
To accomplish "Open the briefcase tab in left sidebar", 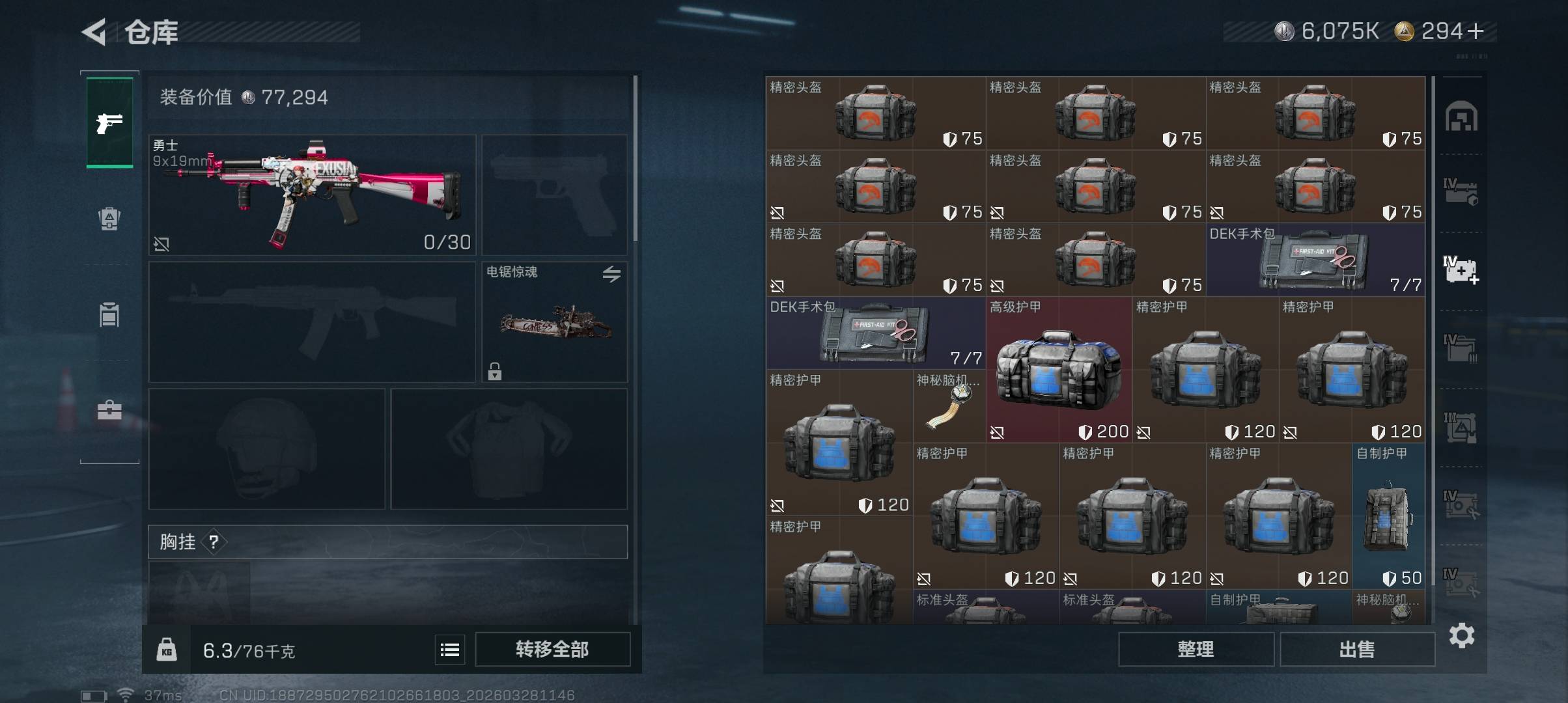I will tap(109, 410).
